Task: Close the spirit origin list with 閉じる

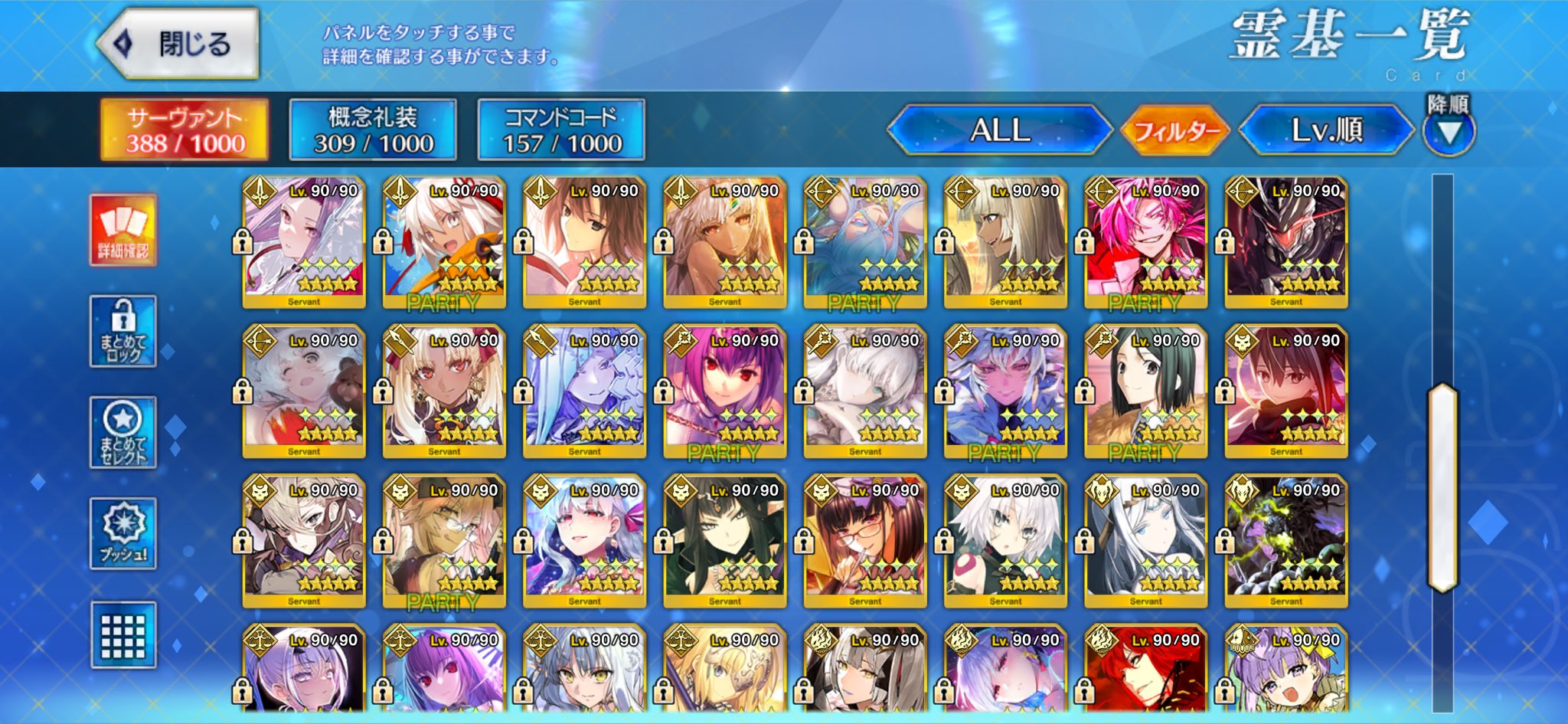Action: (178, 44)
